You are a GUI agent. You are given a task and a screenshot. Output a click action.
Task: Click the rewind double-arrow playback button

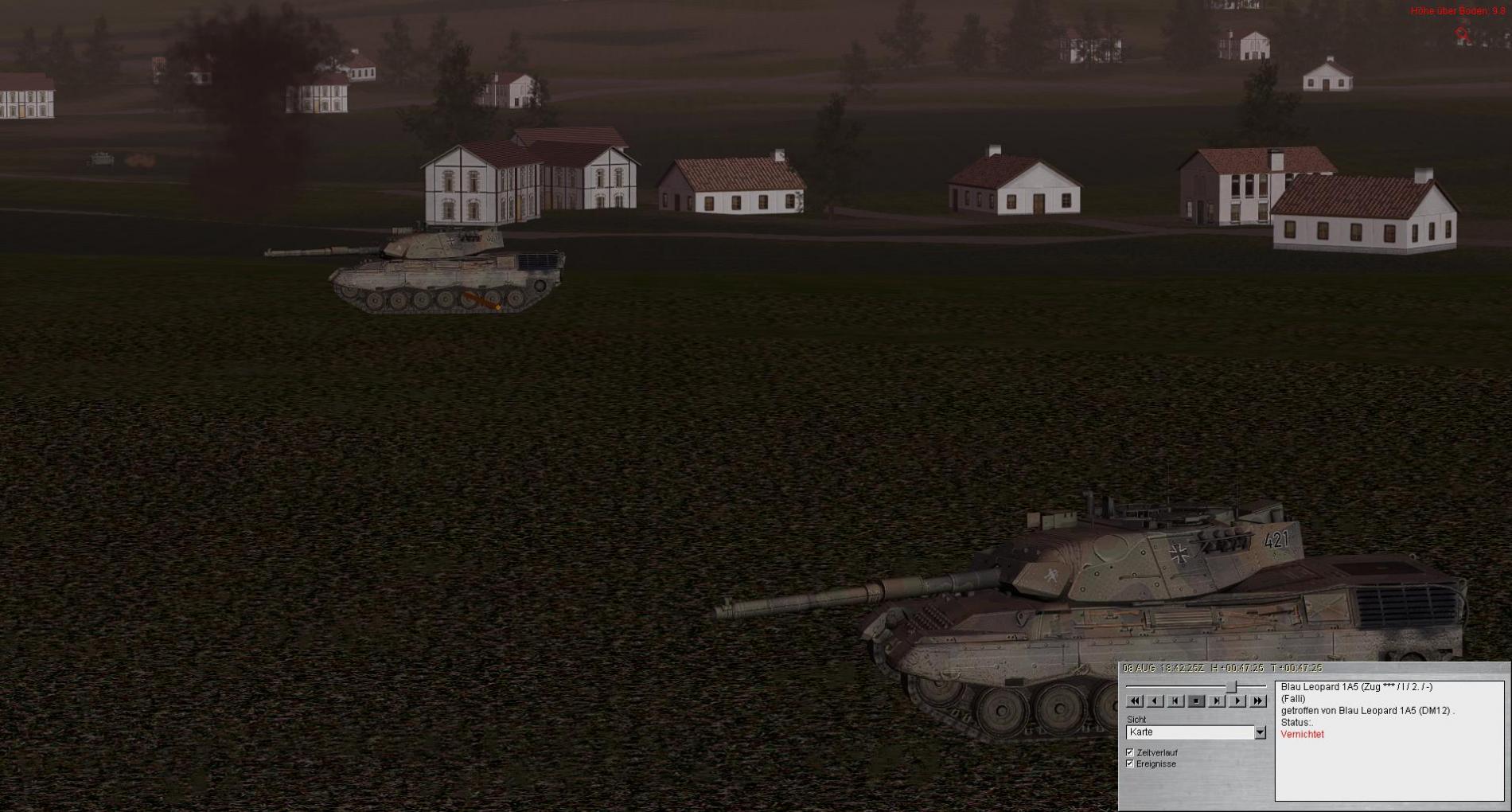point(1135,701)
